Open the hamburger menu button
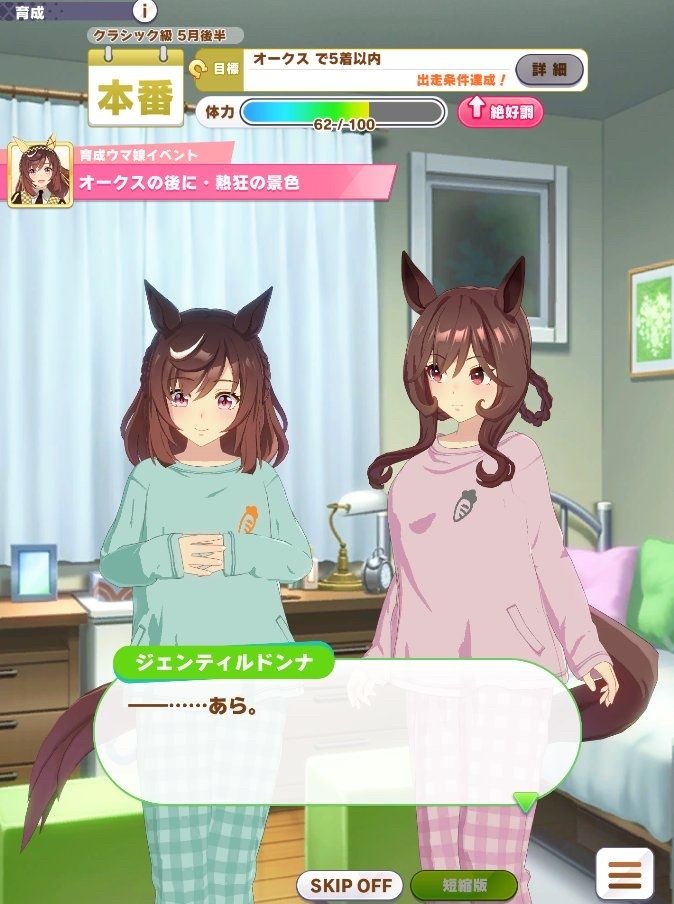674x904 pixels. pyautogui.click(x=625, y=874)
